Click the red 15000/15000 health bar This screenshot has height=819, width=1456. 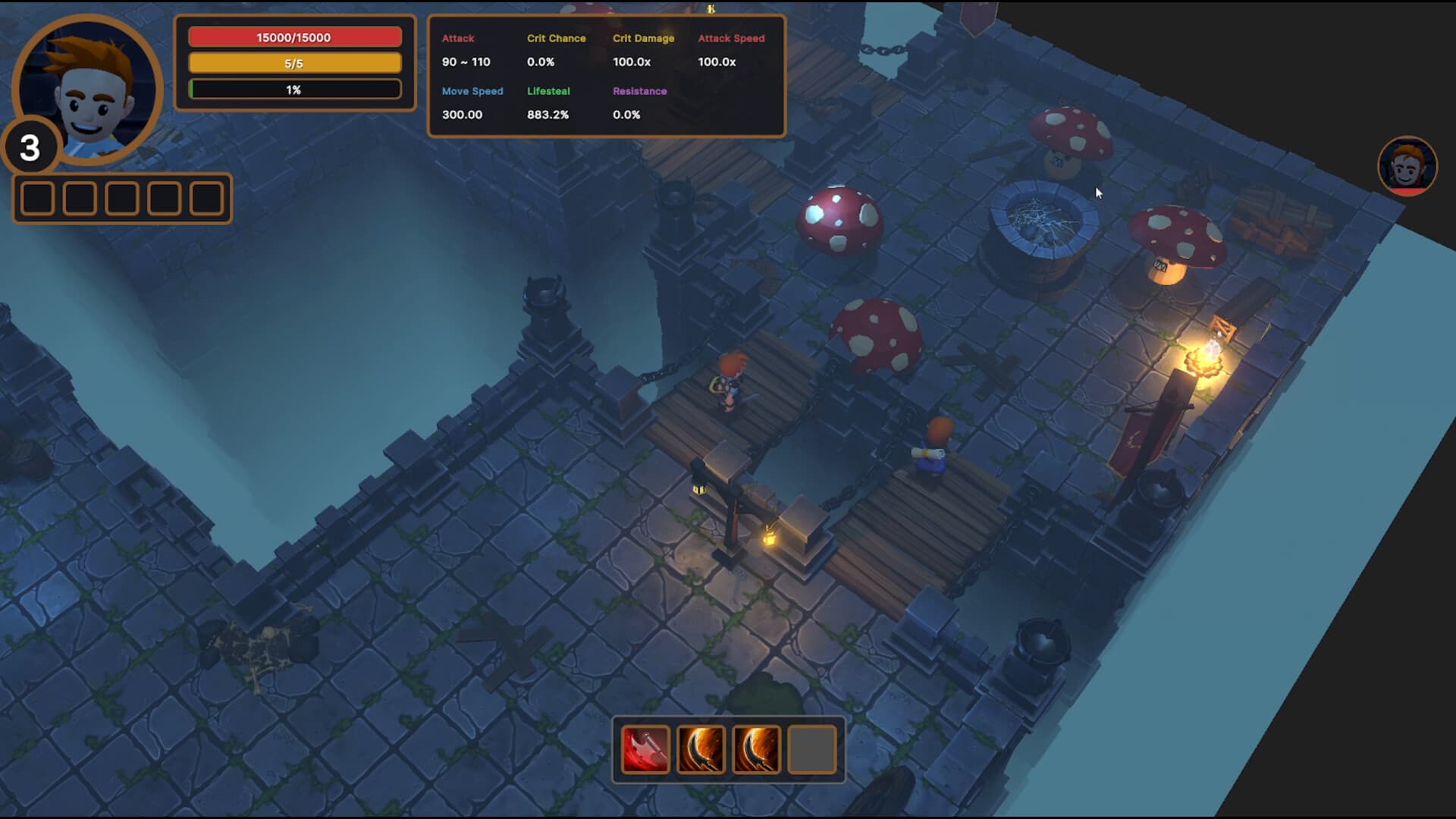(295, 36)
